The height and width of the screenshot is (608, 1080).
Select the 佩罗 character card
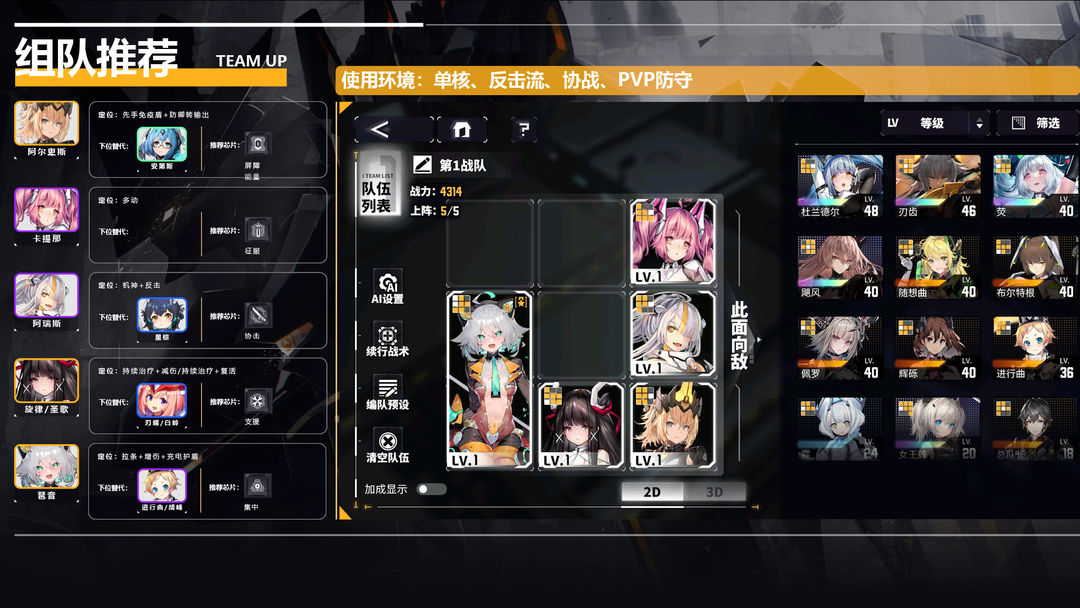click(840, 349)
